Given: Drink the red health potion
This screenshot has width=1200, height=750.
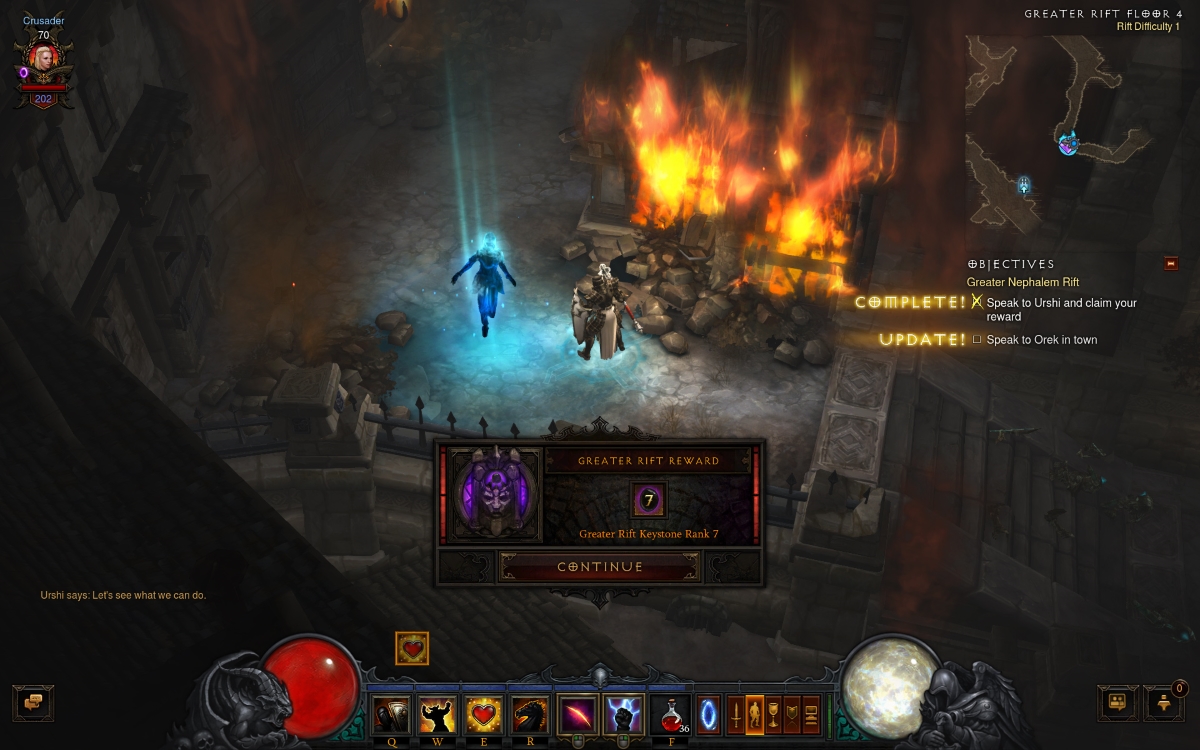Looking at the screenshot, I should pos(670,715).
